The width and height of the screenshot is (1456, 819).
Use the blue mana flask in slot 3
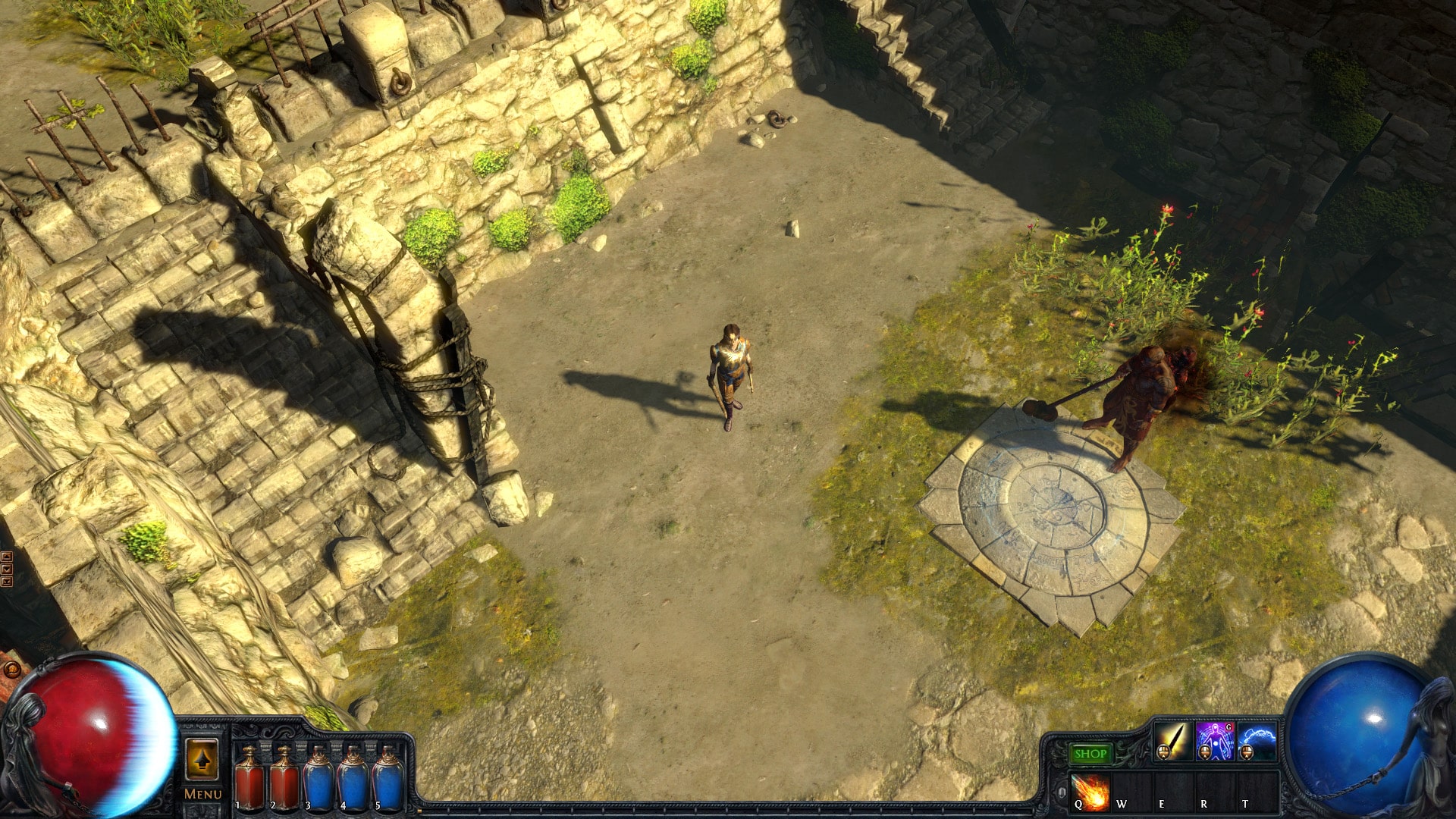318,782
